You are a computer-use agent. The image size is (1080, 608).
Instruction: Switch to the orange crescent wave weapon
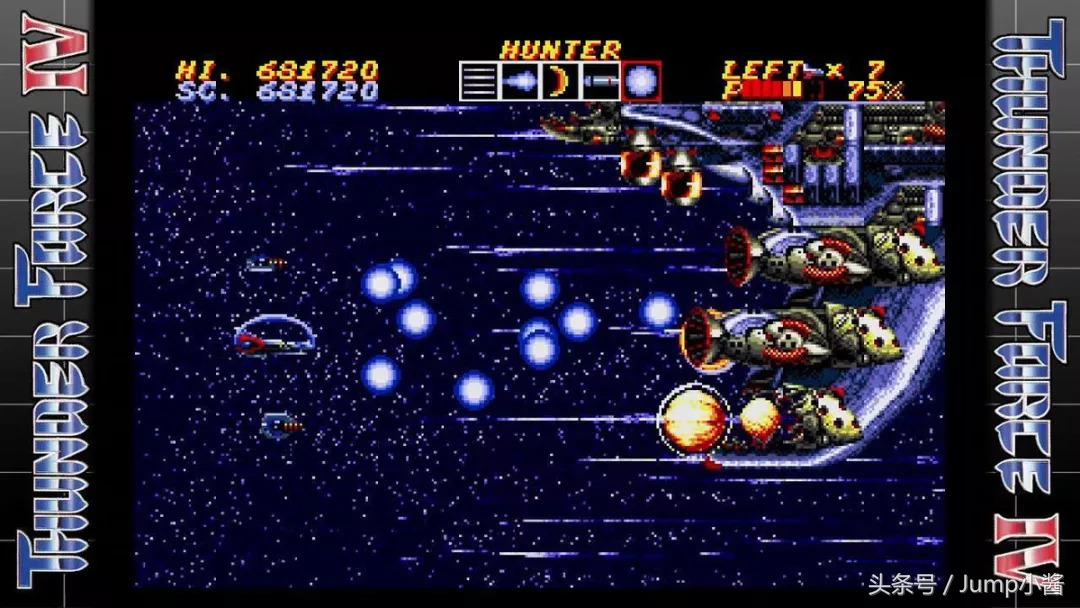(x=559, y=81)
